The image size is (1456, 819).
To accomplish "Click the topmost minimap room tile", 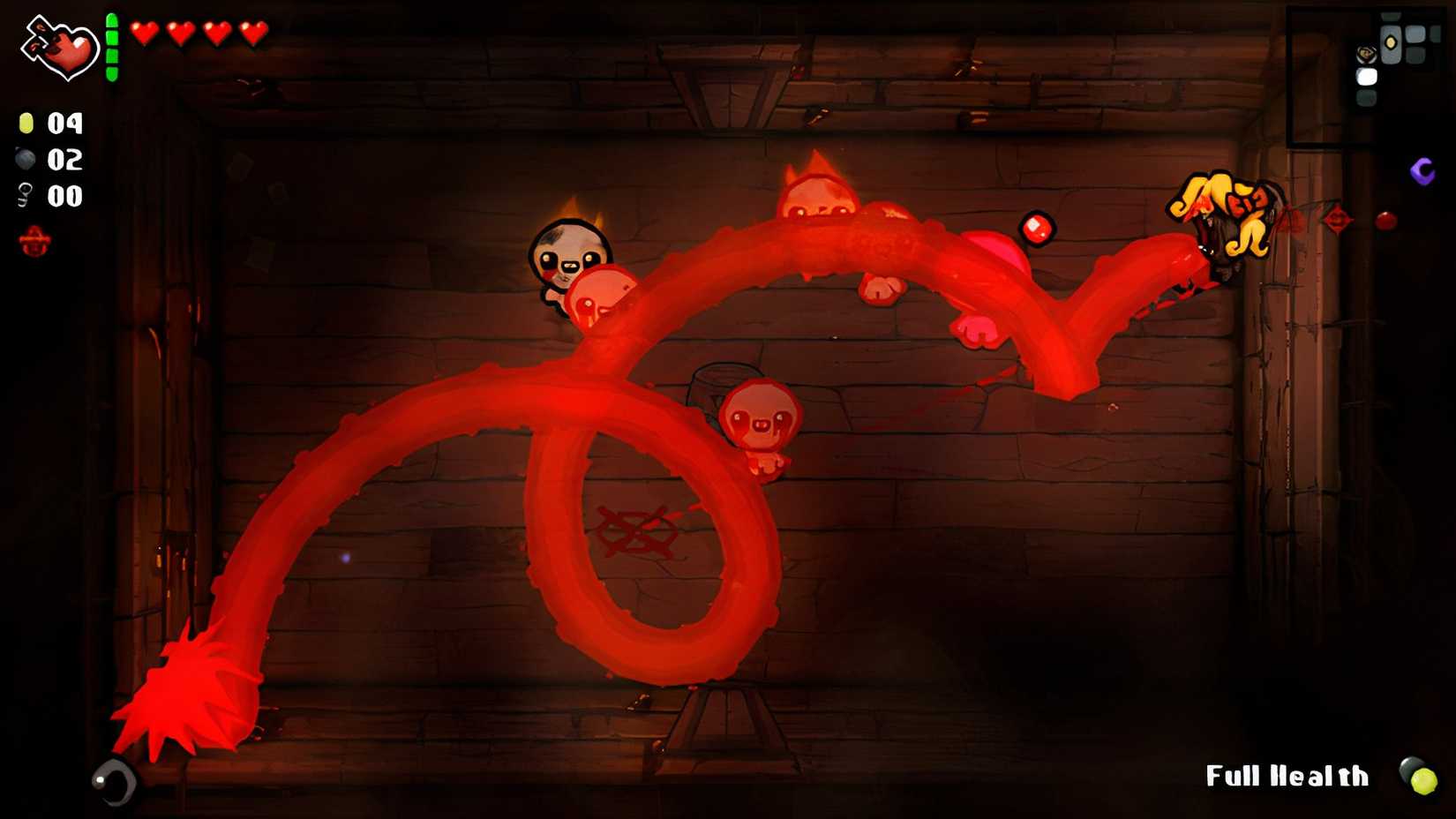I will pyautogui.click(x=1390, y=17).
